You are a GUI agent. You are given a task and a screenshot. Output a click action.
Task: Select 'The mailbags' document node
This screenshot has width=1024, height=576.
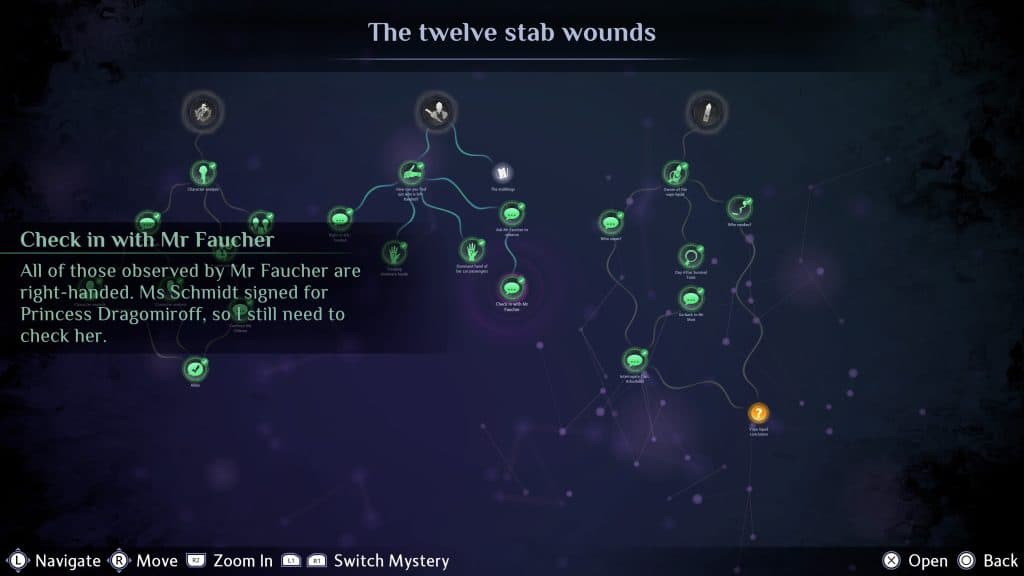(501, 173)
